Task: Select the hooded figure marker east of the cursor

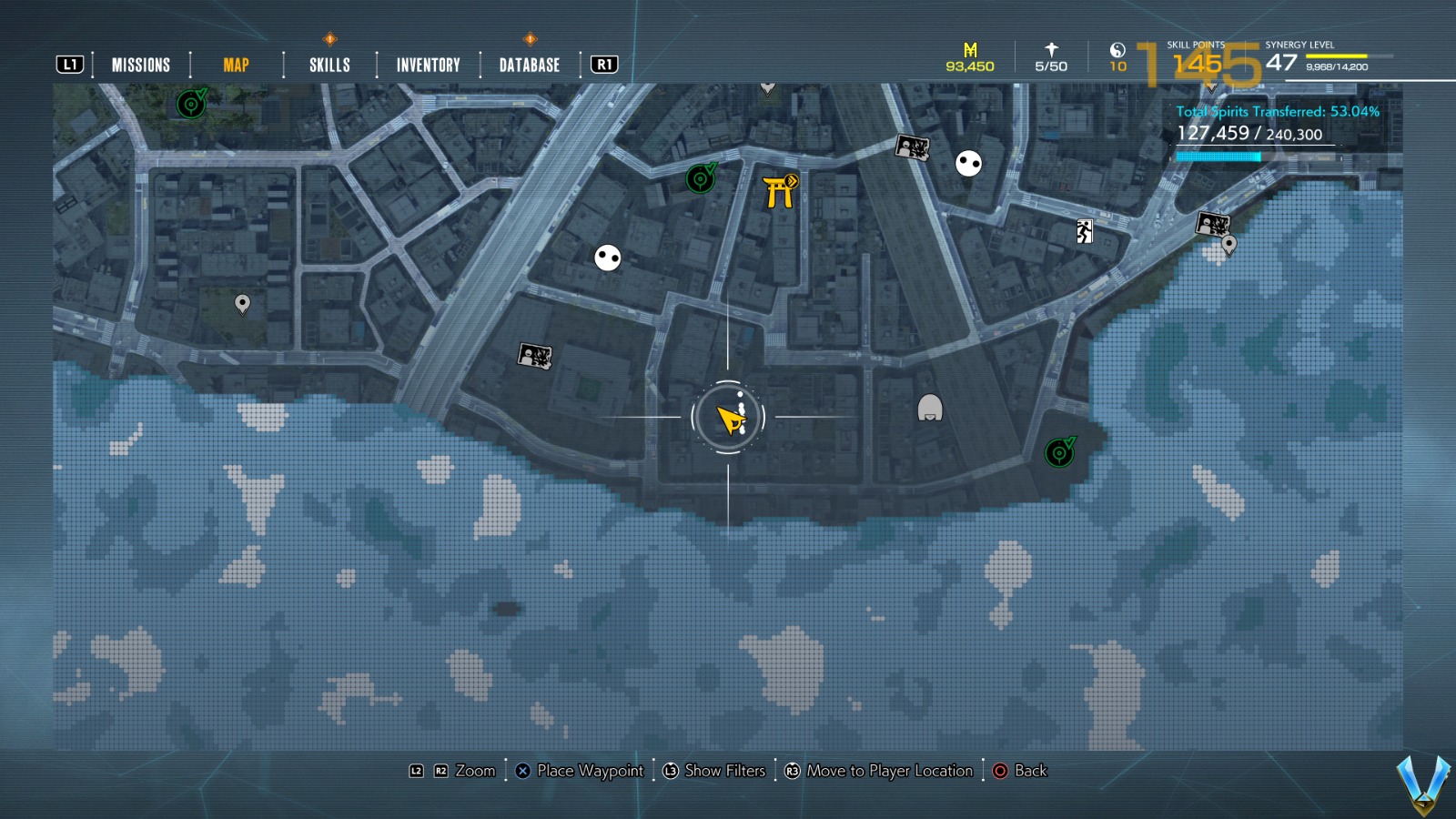Action: tap(929, 409)
